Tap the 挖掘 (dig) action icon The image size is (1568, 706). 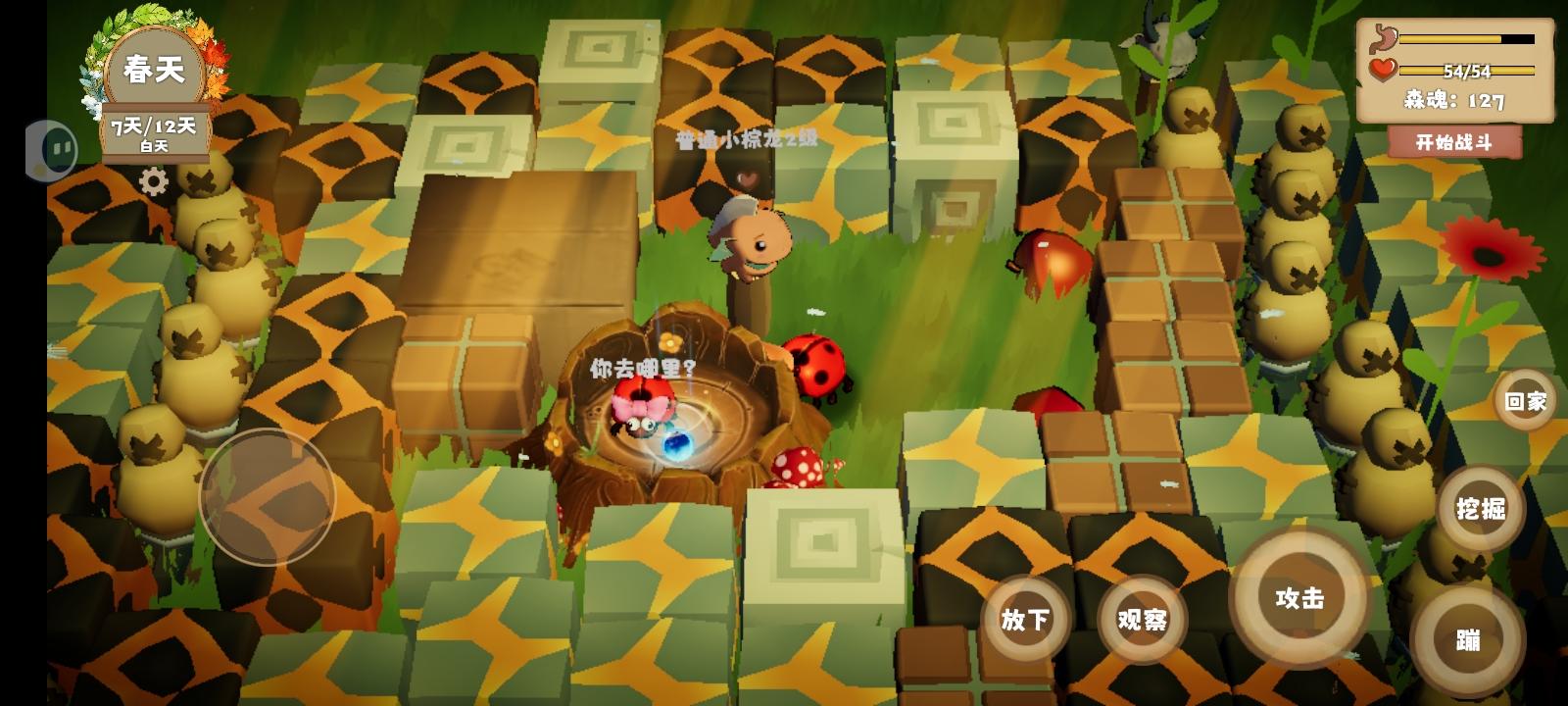pyautogui.click(x=1481, y=509)
